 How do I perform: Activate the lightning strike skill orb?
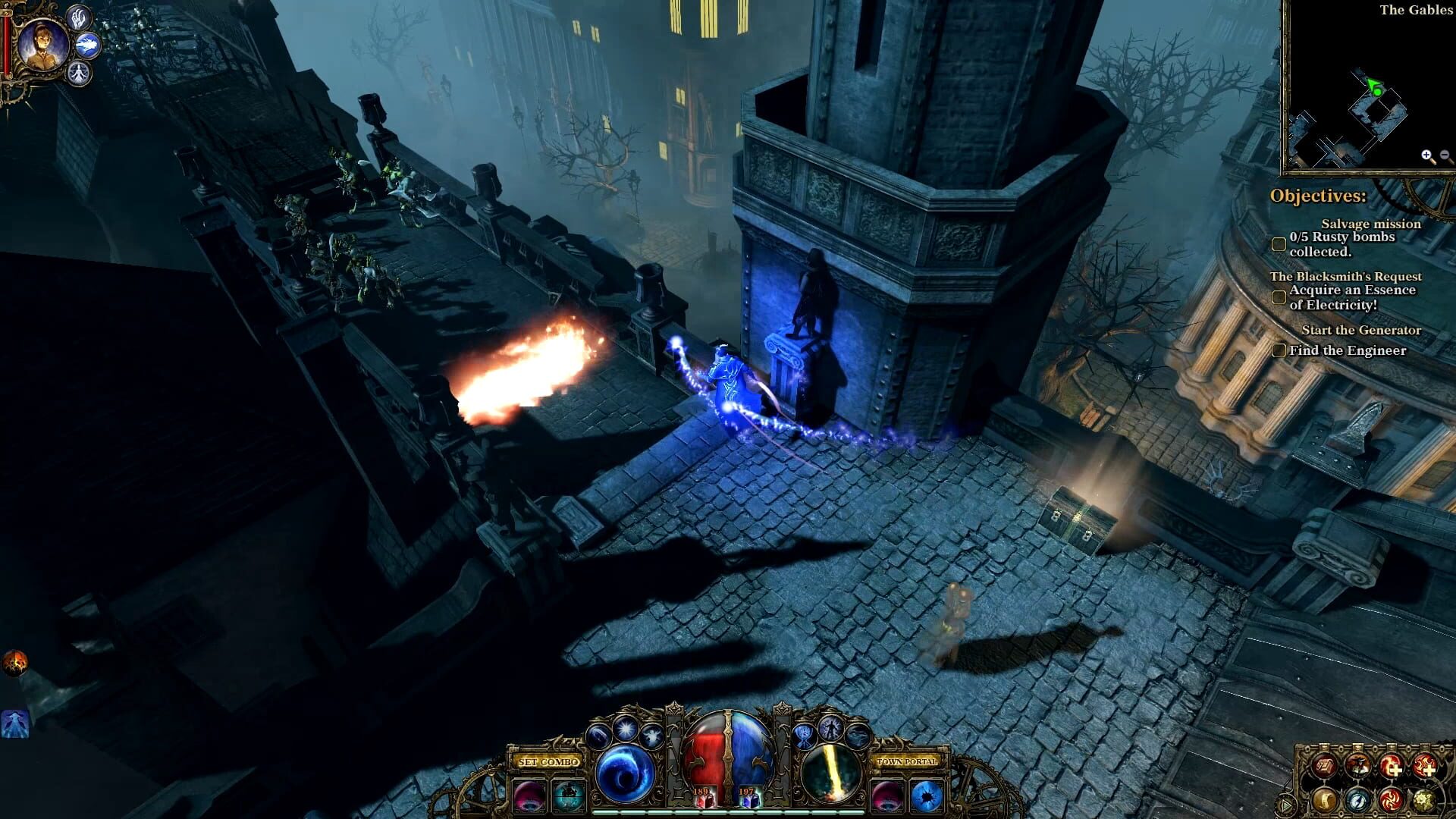click(x=831, y=773)
